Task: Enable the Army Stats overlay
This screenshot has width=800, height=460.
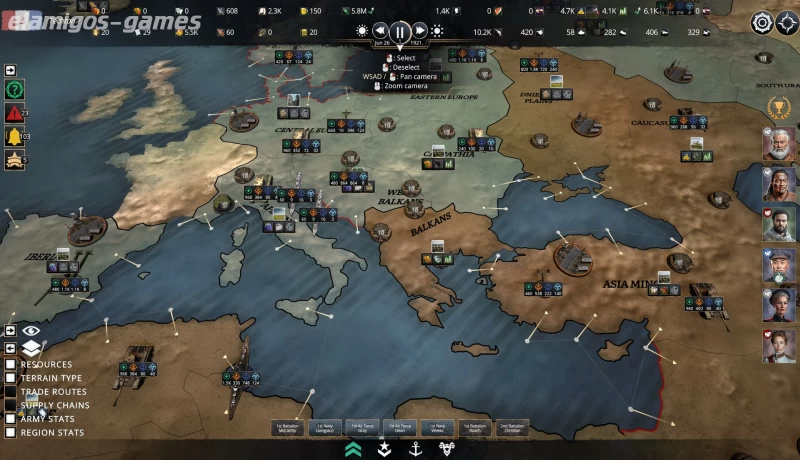Action: point(11,419)
